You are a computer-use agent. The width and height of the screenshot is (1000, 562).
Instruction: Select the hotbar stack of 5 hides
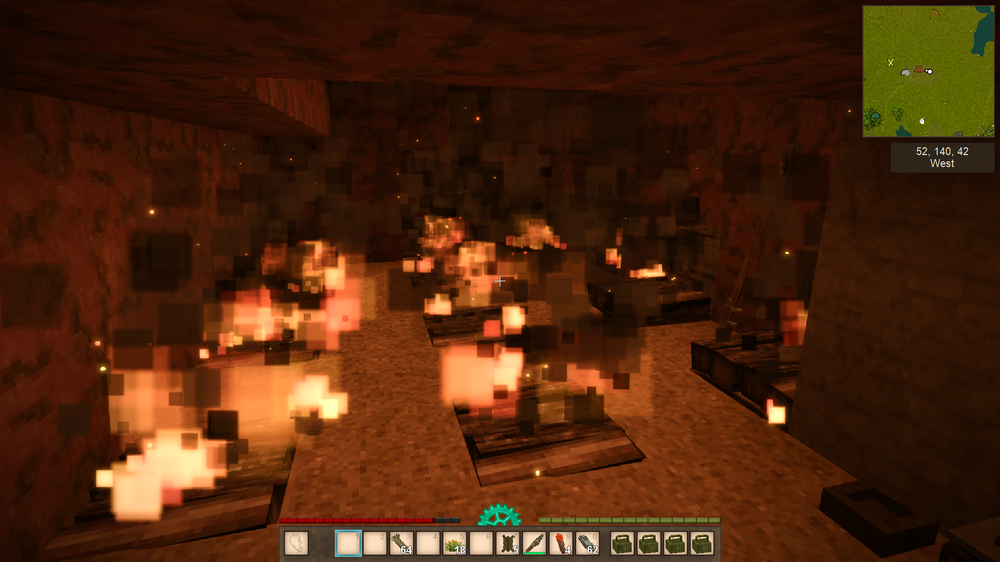point(508,543)
